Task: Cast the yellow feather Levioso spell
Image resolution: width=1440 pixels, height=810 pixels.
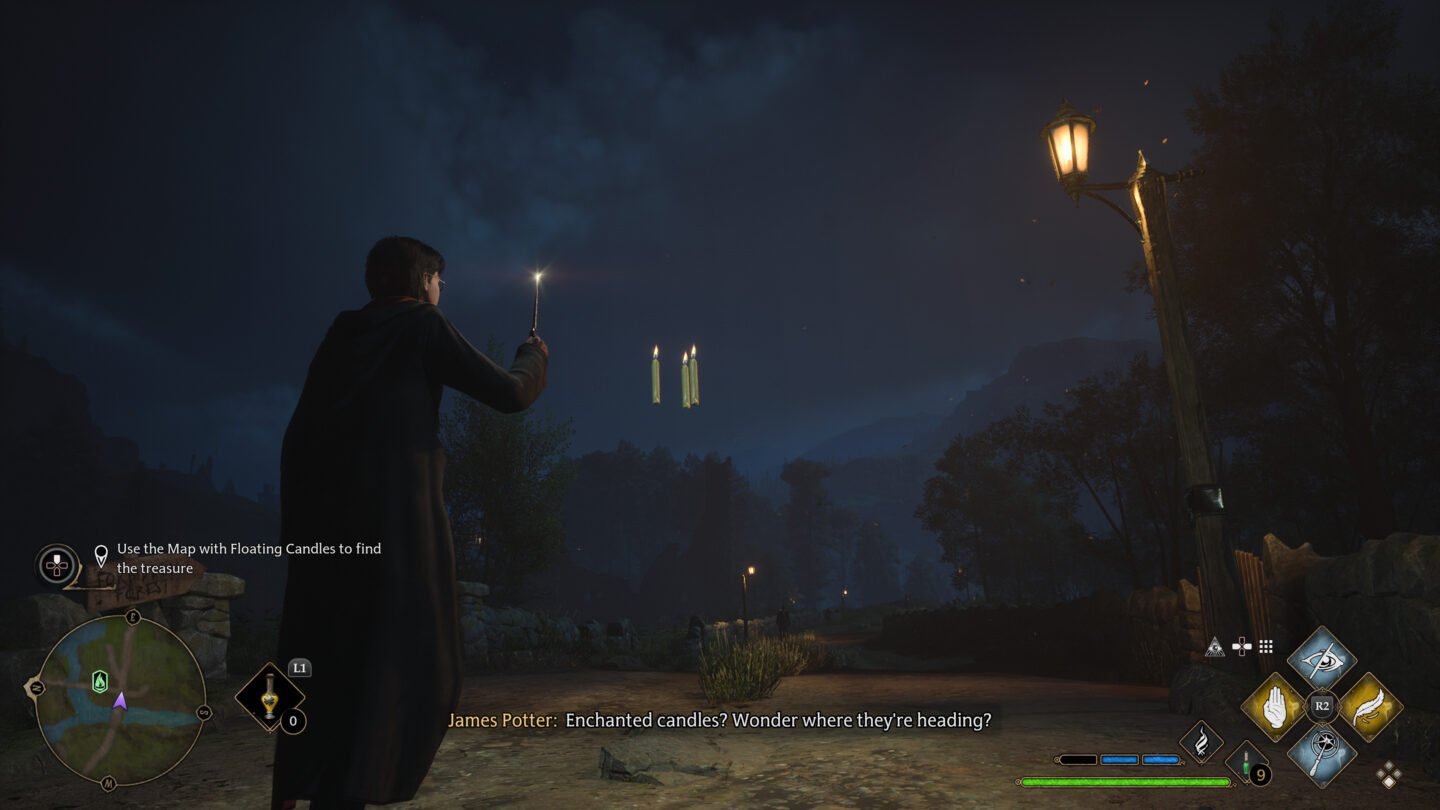Action: click(1369, 707)
